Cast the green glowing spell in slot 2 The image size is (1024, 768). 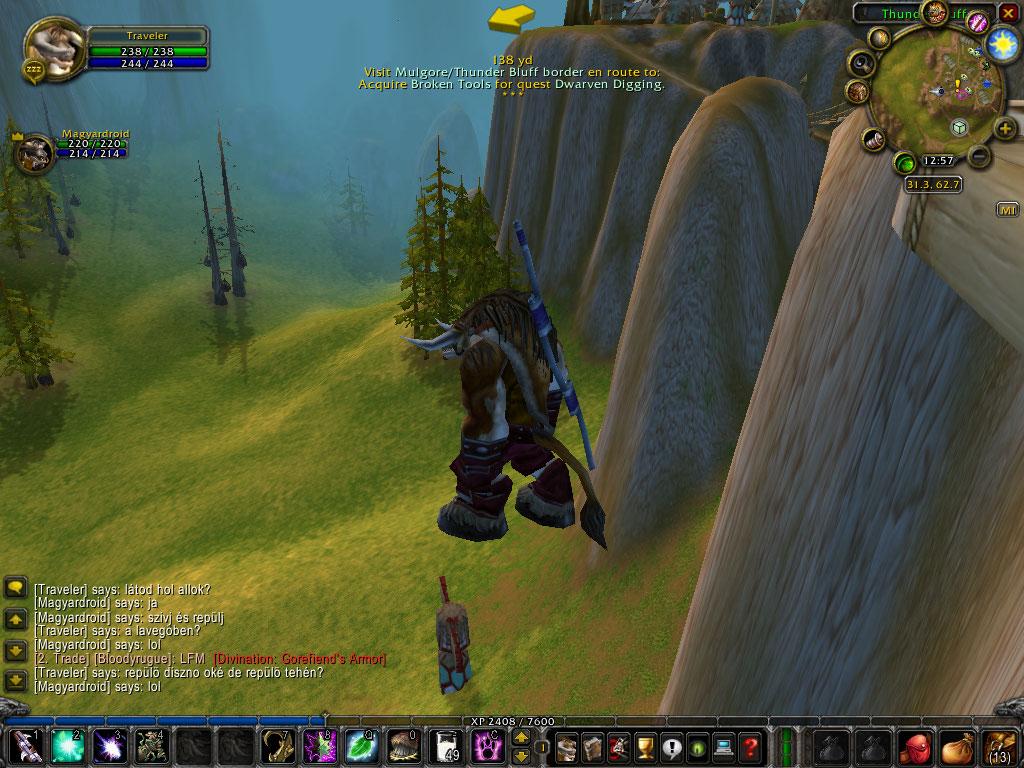coord(66,747)
